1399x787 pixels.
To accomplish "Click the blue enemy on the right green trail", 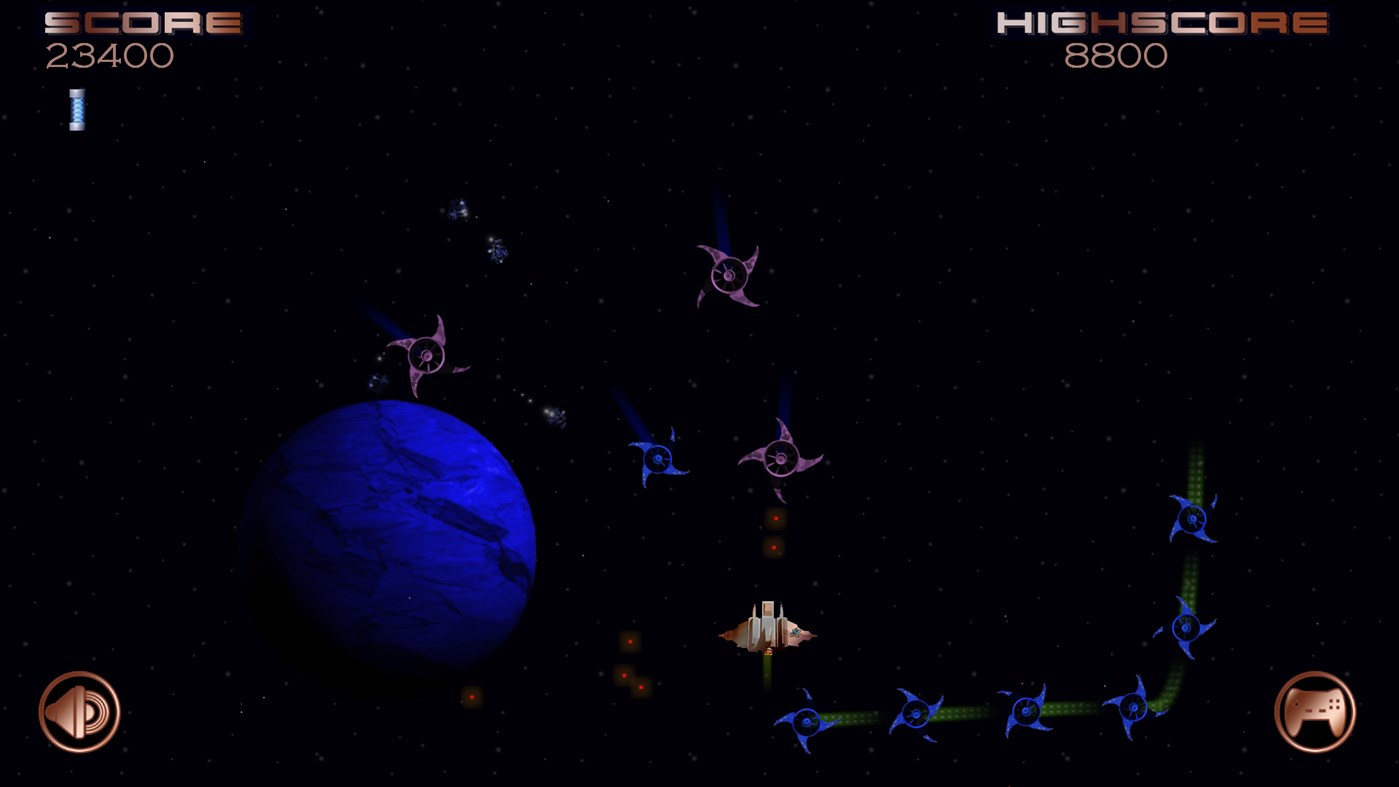I will pos(1192,518).
